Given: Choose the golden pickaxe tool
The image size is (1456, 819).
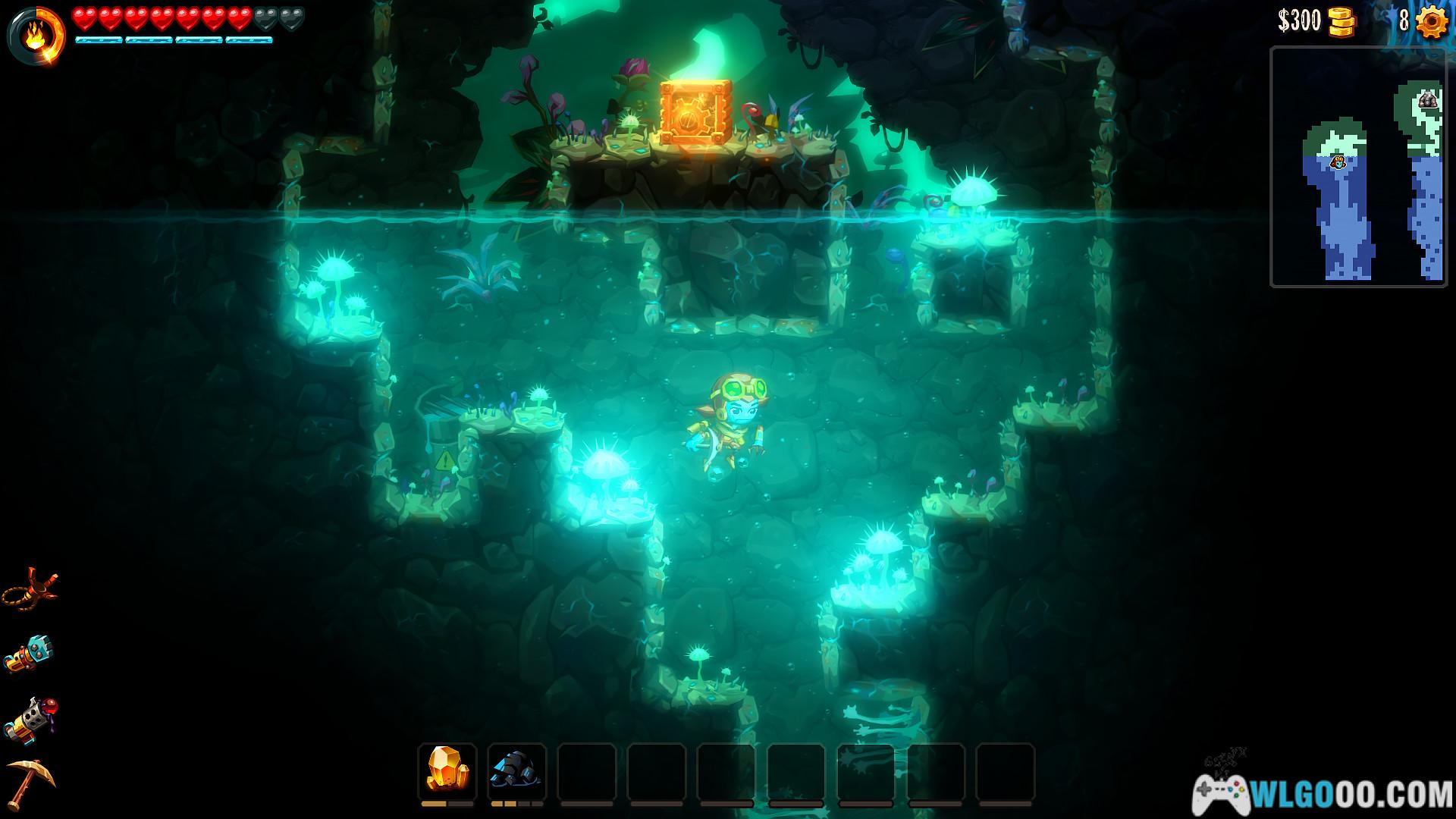Looking at the screenshot, I should (30, 783).
